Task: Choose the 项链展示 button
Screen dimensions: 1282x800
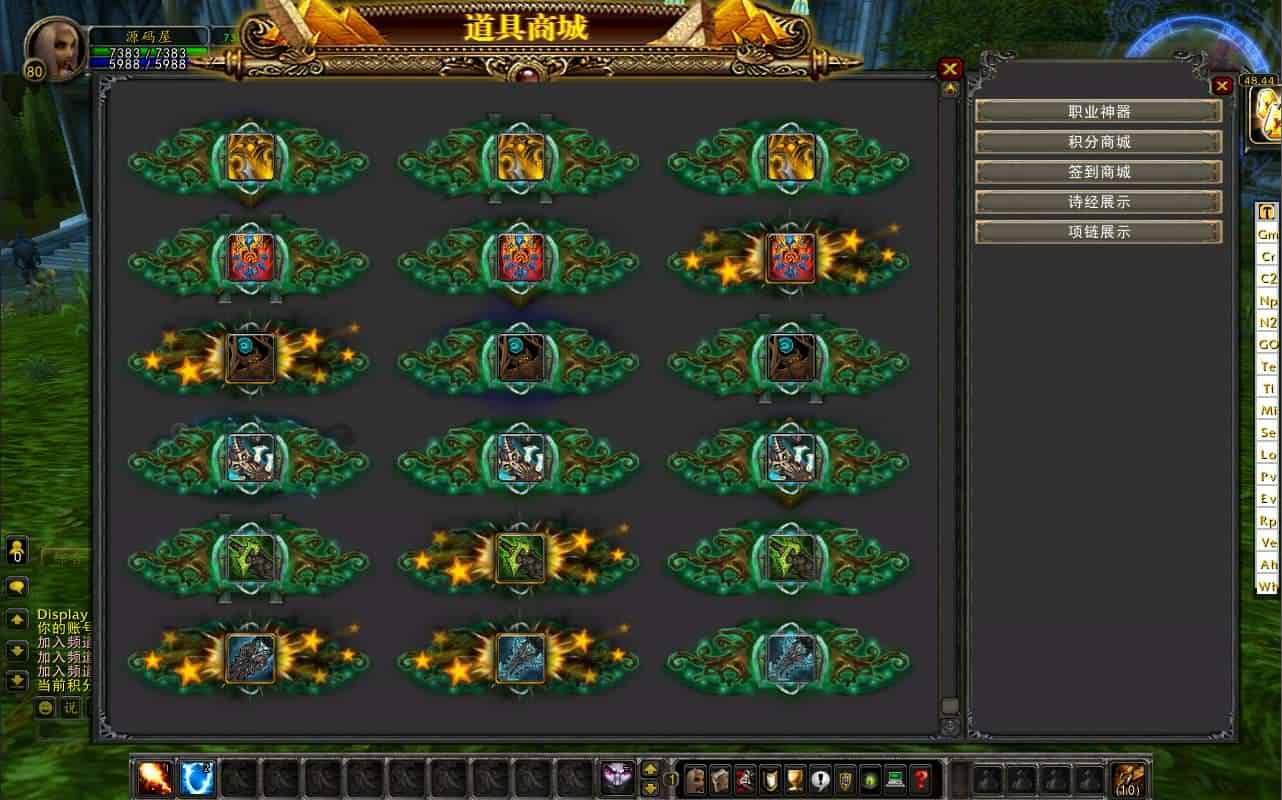Action: (x=1098, y=232)
